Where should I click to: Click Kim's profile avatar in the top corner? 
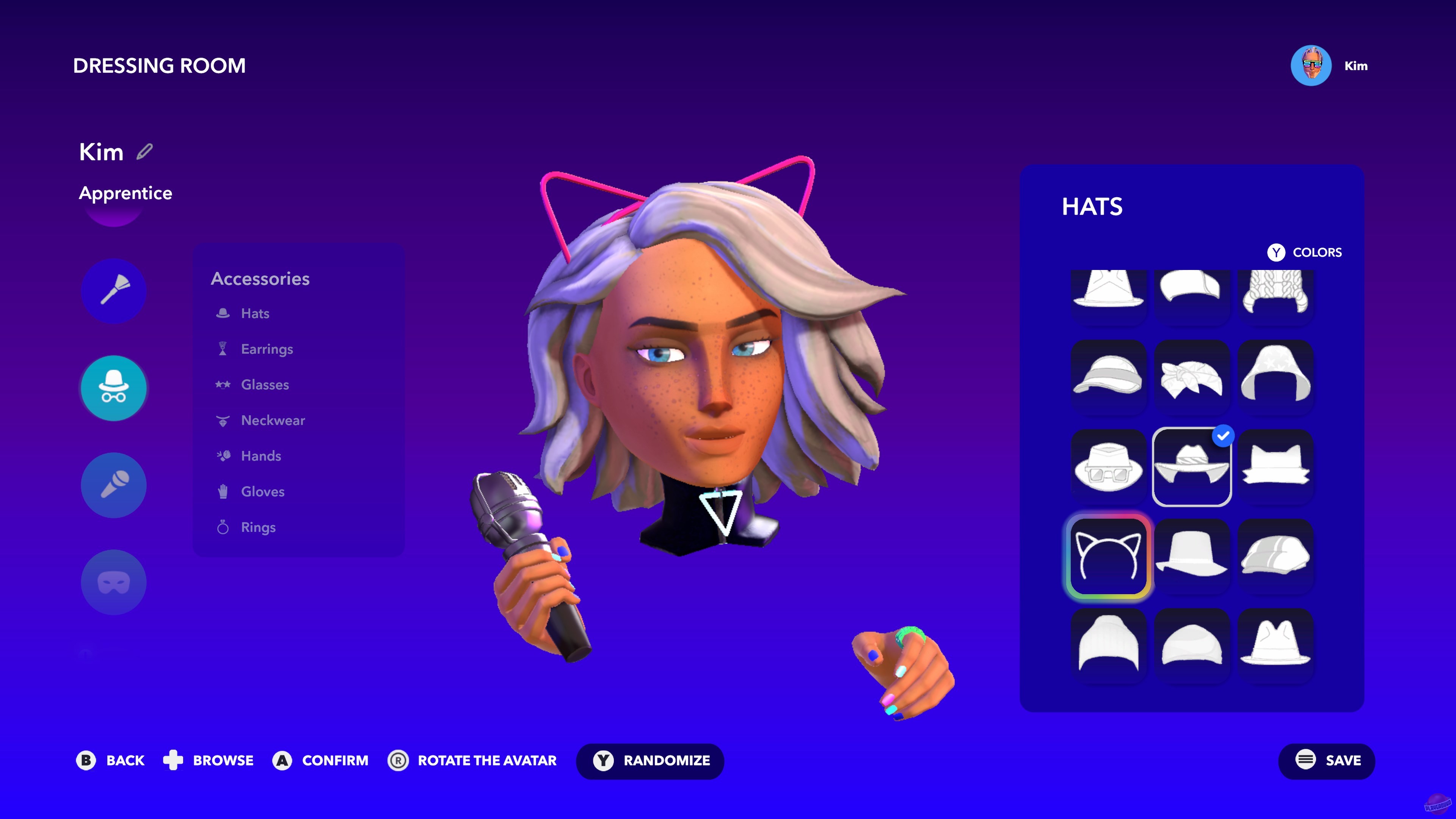pyautogui.click(x=1311, y=66)
